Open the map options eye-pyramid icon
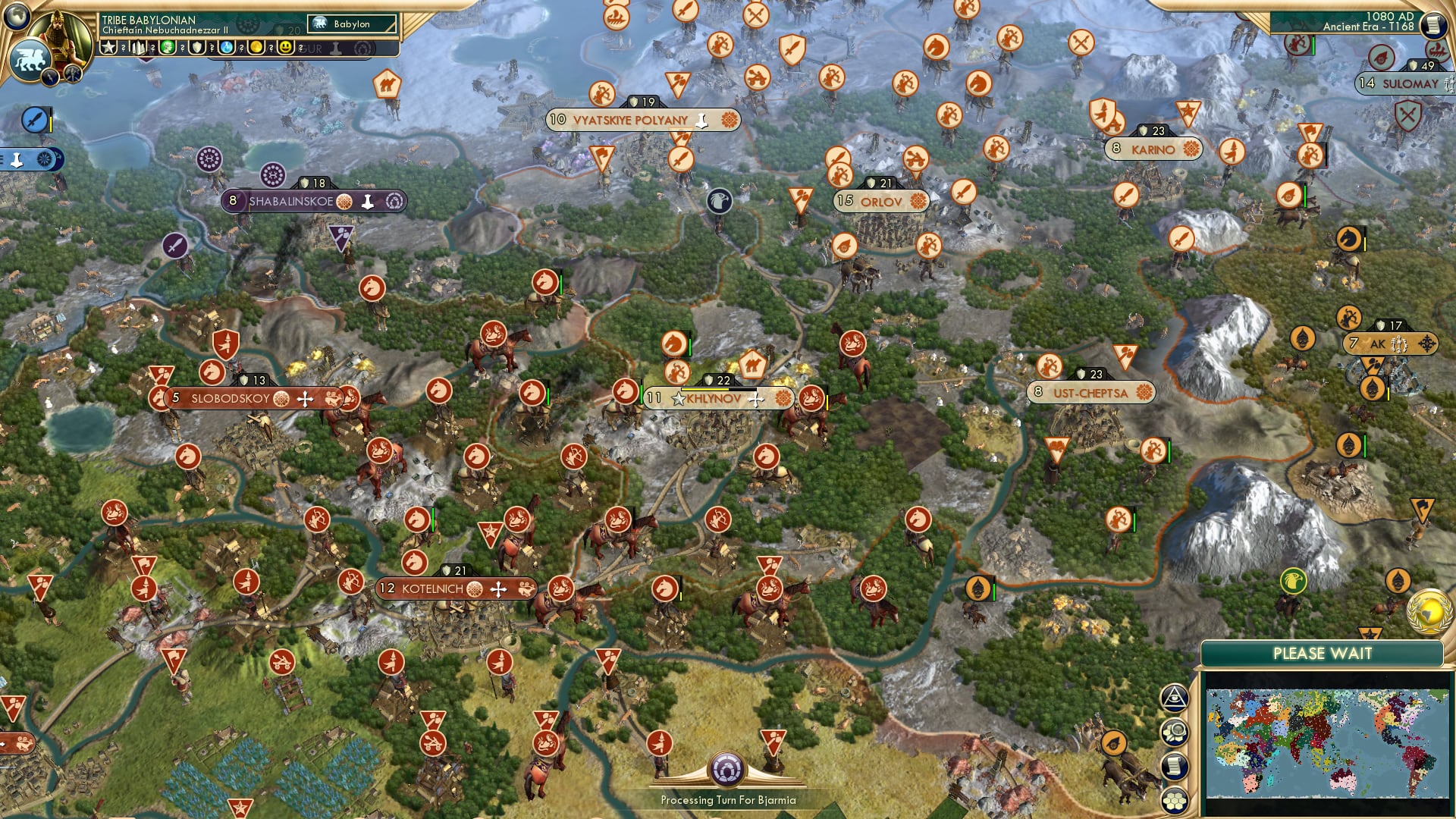This screenshot has height=819, width=1456. [1175, 697]
